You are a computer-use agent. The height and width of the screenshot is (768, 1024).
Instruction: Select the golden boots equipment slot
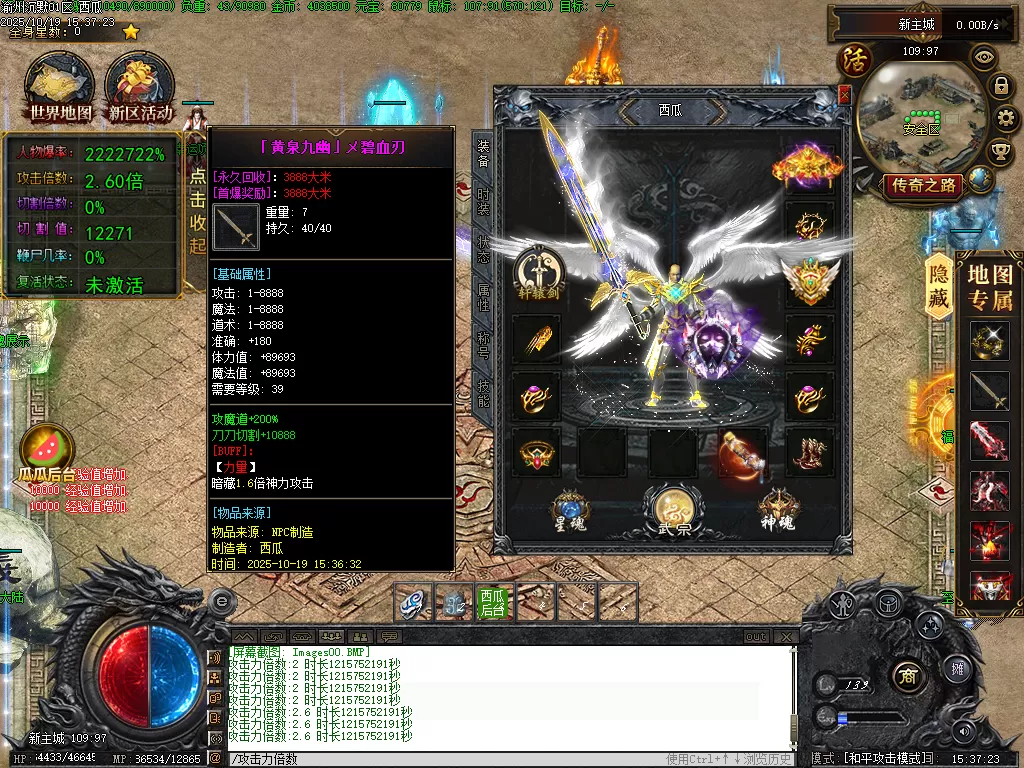pos(810,453)
